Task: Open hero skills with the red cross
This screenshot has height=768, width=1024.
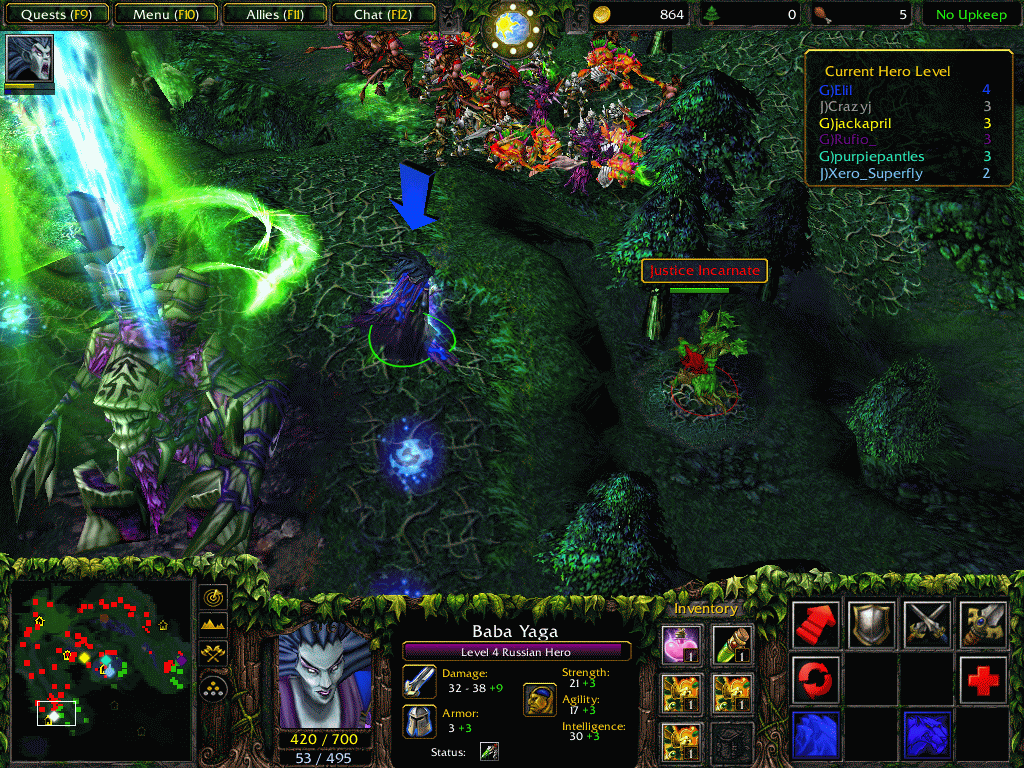Action: click(983, 680)
